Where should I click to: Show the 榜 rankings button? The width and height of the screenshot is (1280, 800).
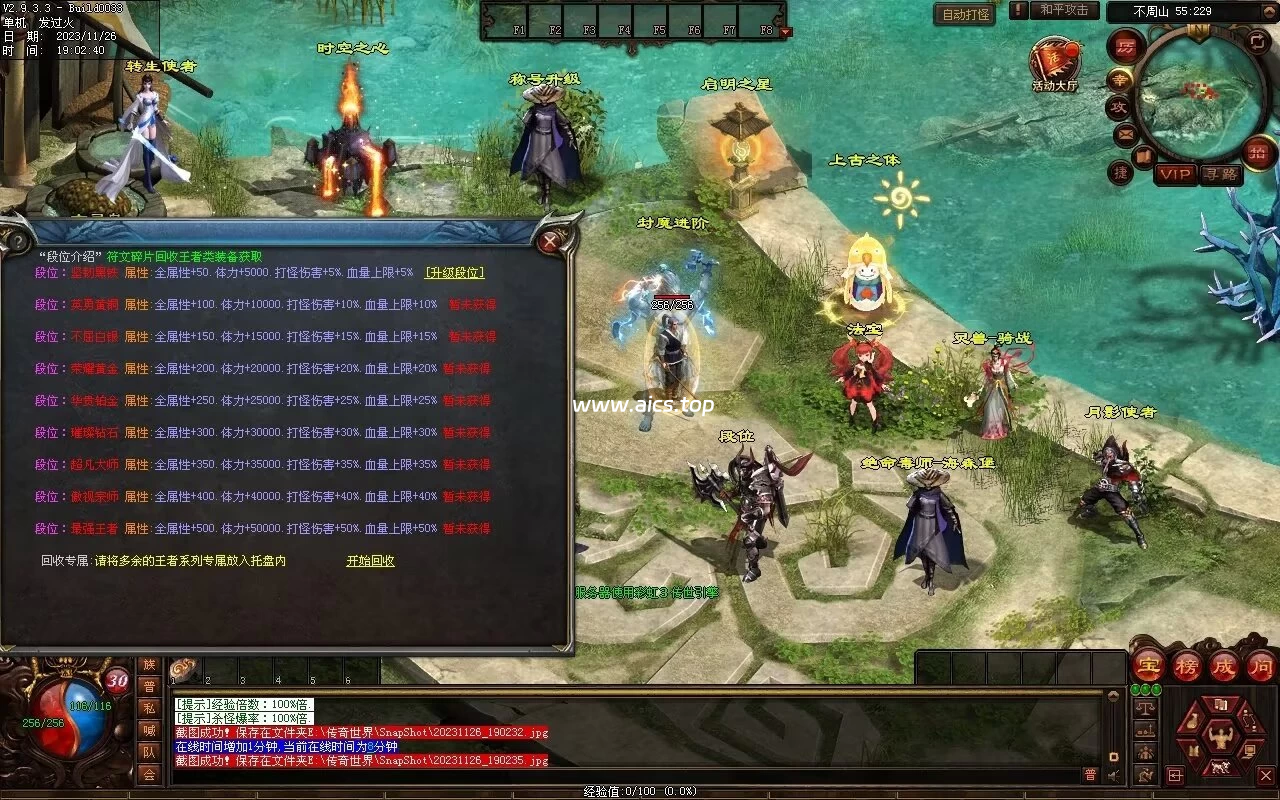(1186, 665)
